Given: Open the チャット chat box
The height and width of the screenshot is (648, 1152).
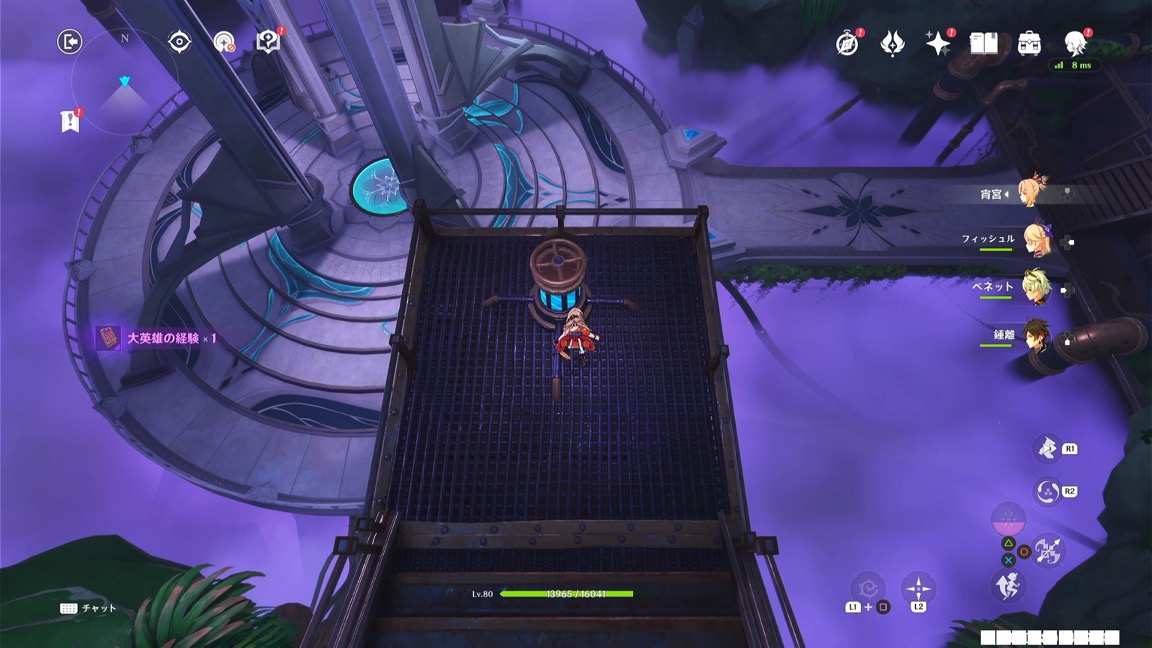Looking at the screenshot, I should click(88, 608).
